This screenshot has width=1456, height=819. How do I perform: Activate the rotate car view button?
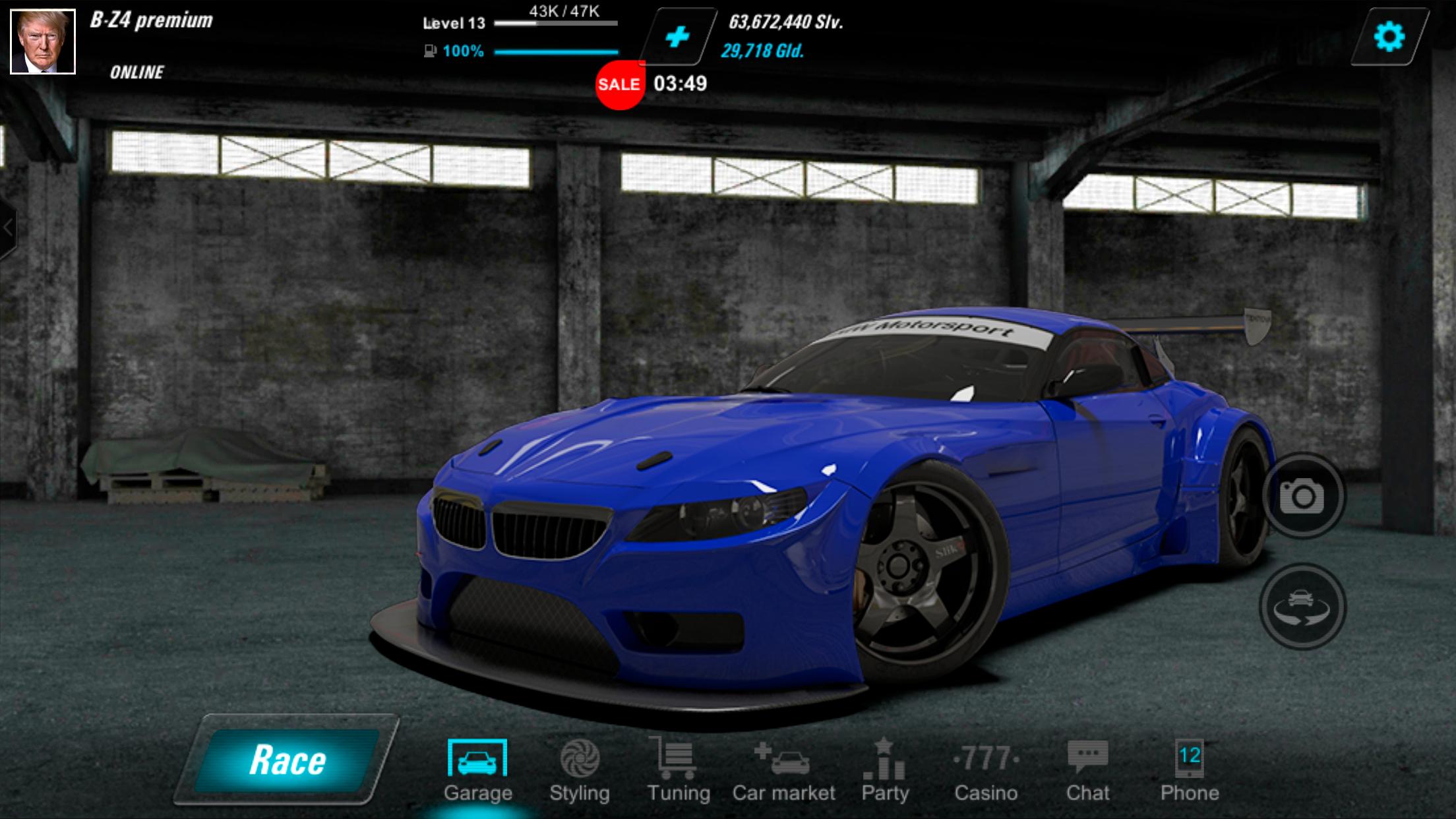pyautogui.click(x=1302, y=605)
